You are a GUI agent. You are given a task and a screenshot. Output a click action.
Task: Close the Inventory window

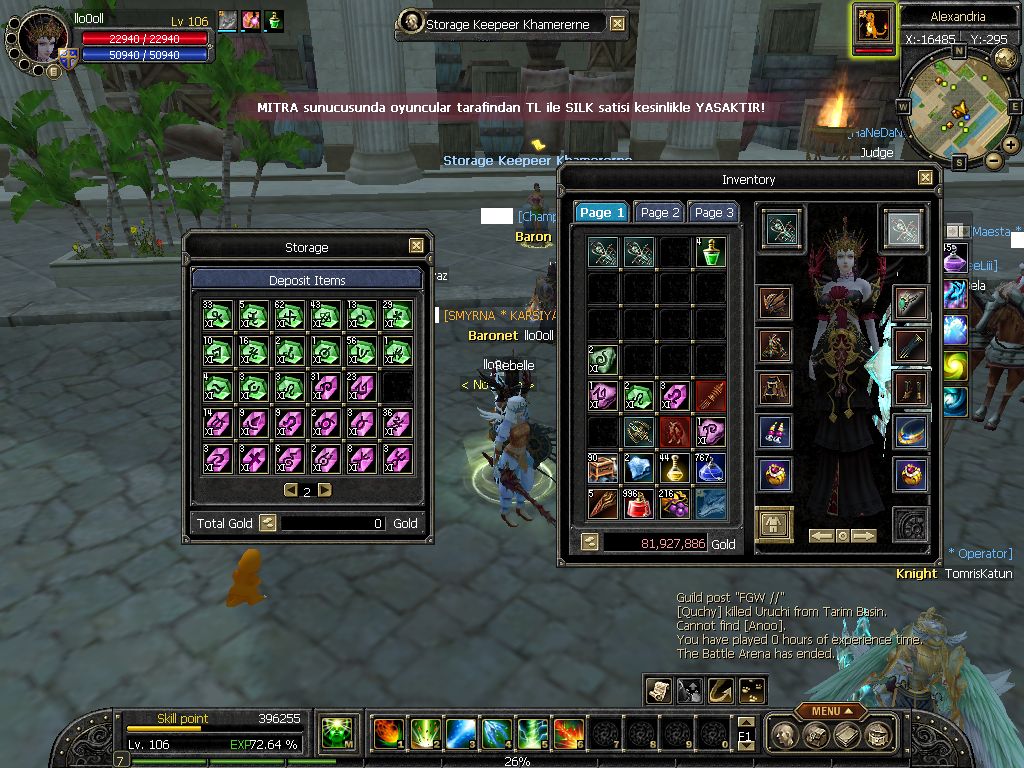tap(925, 178)
